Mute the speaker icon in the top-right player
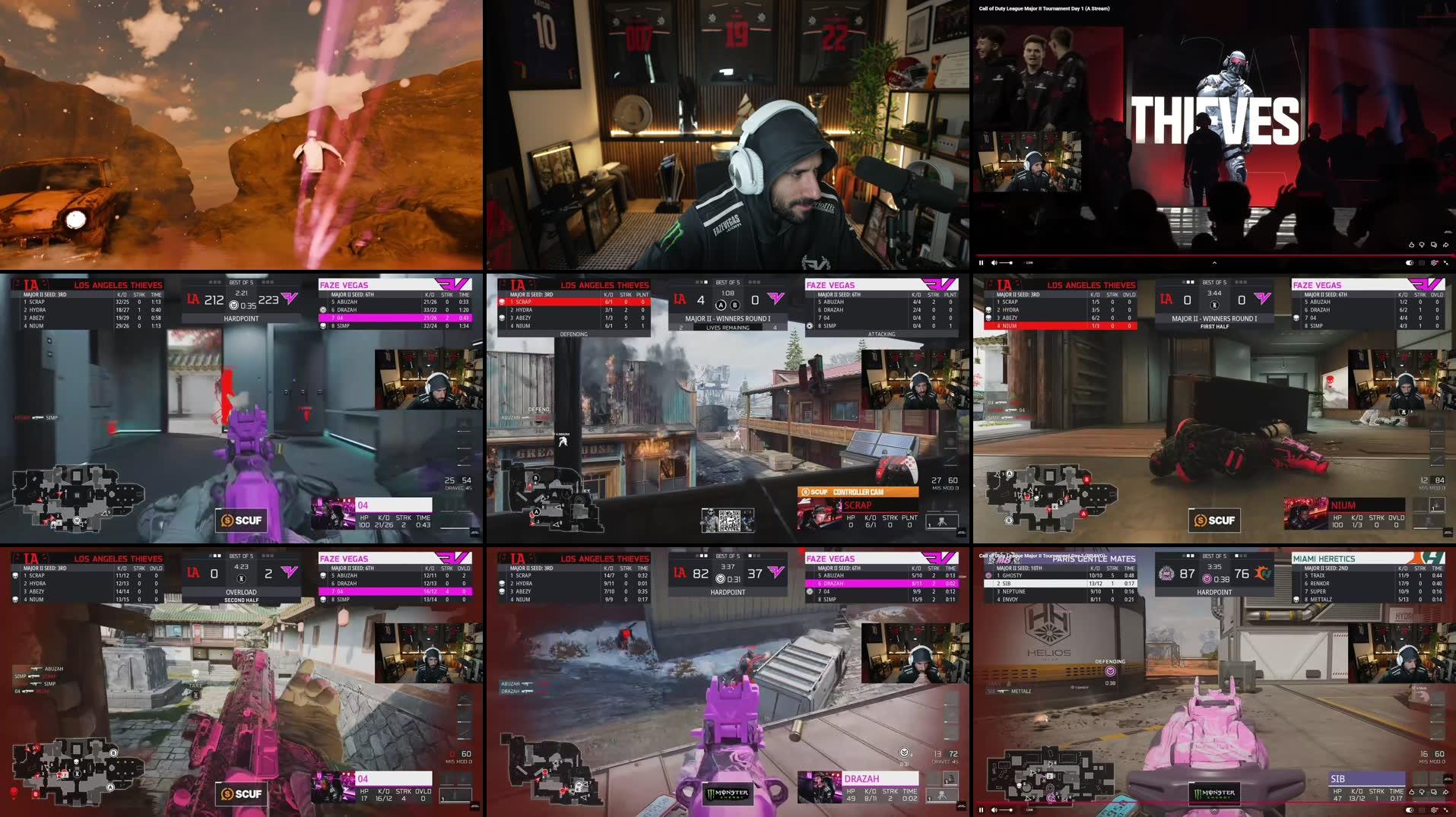 click(994, 263)
